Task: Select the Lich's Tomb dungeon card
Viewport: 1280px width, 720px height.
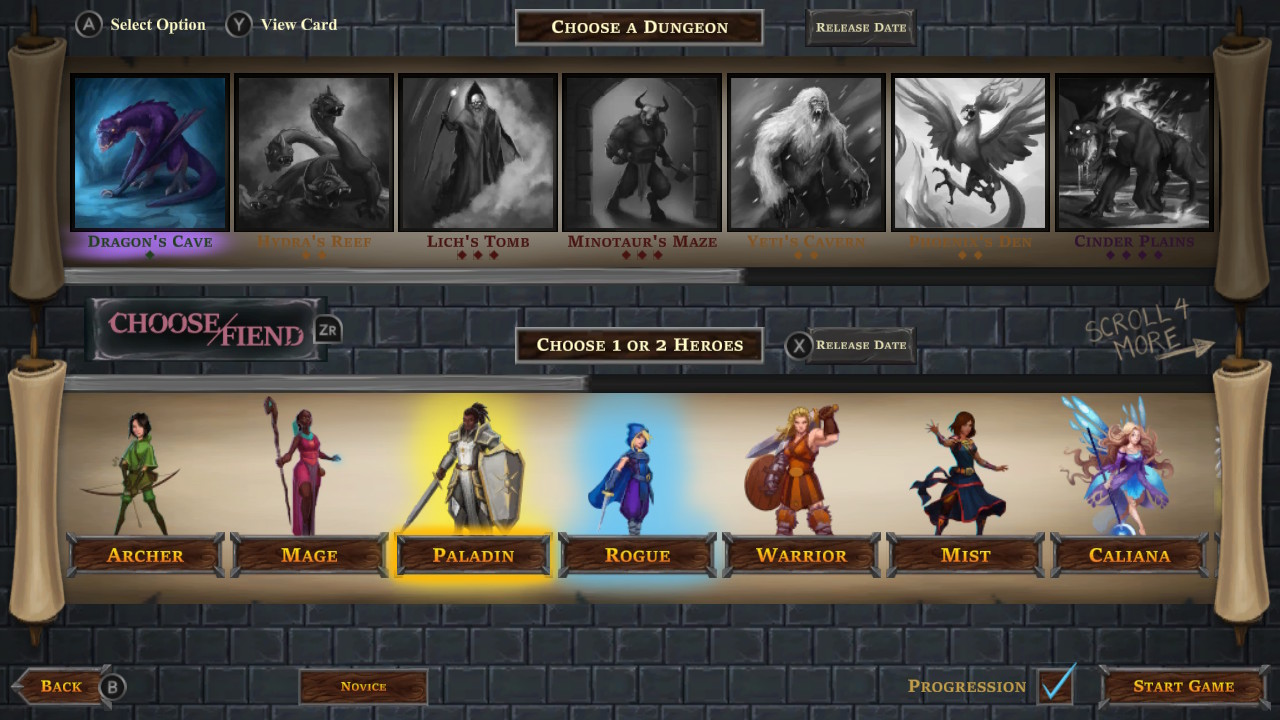Action: (477, 151)
